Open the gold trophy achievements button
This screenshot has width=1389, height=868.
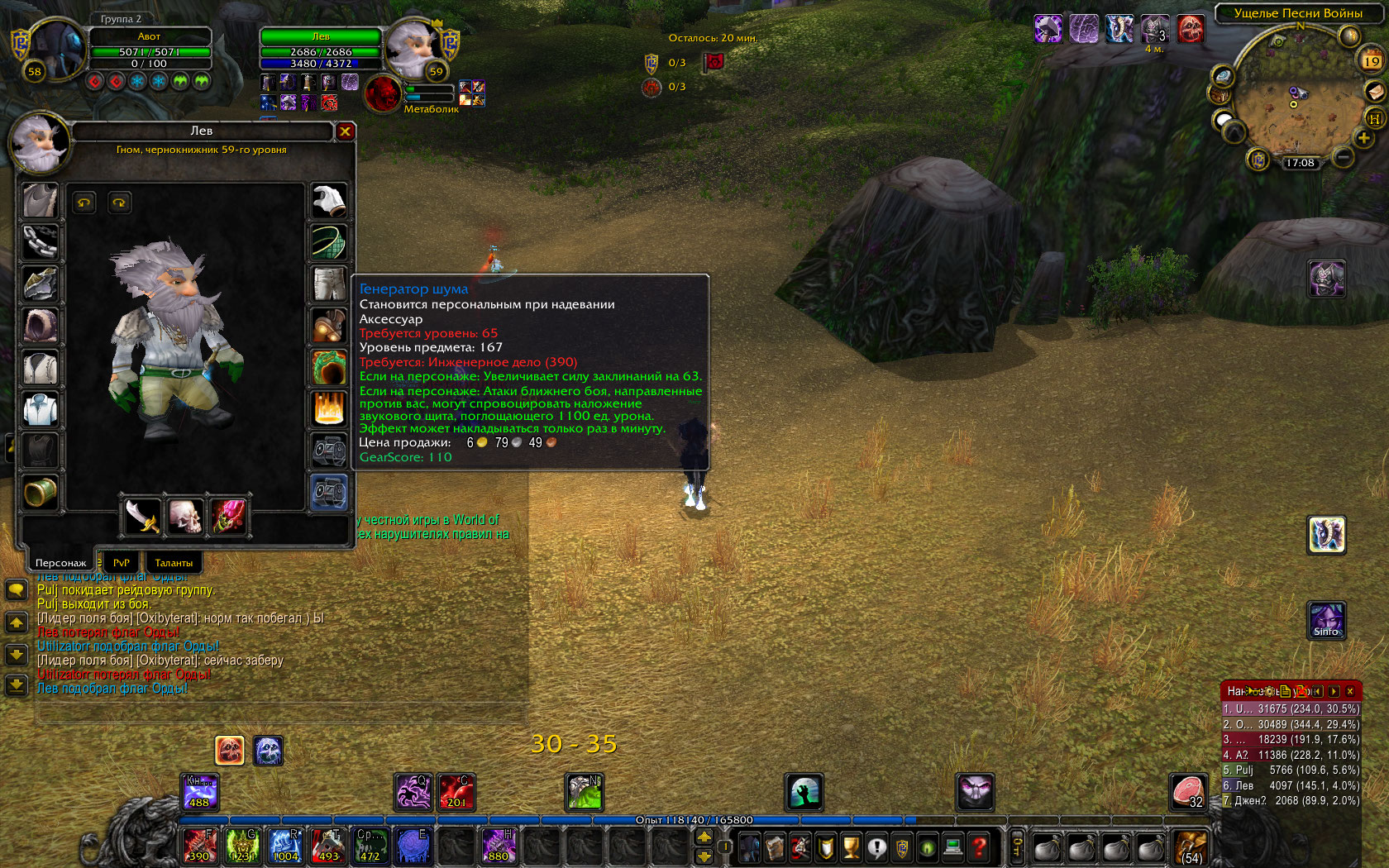pos(851,847)
